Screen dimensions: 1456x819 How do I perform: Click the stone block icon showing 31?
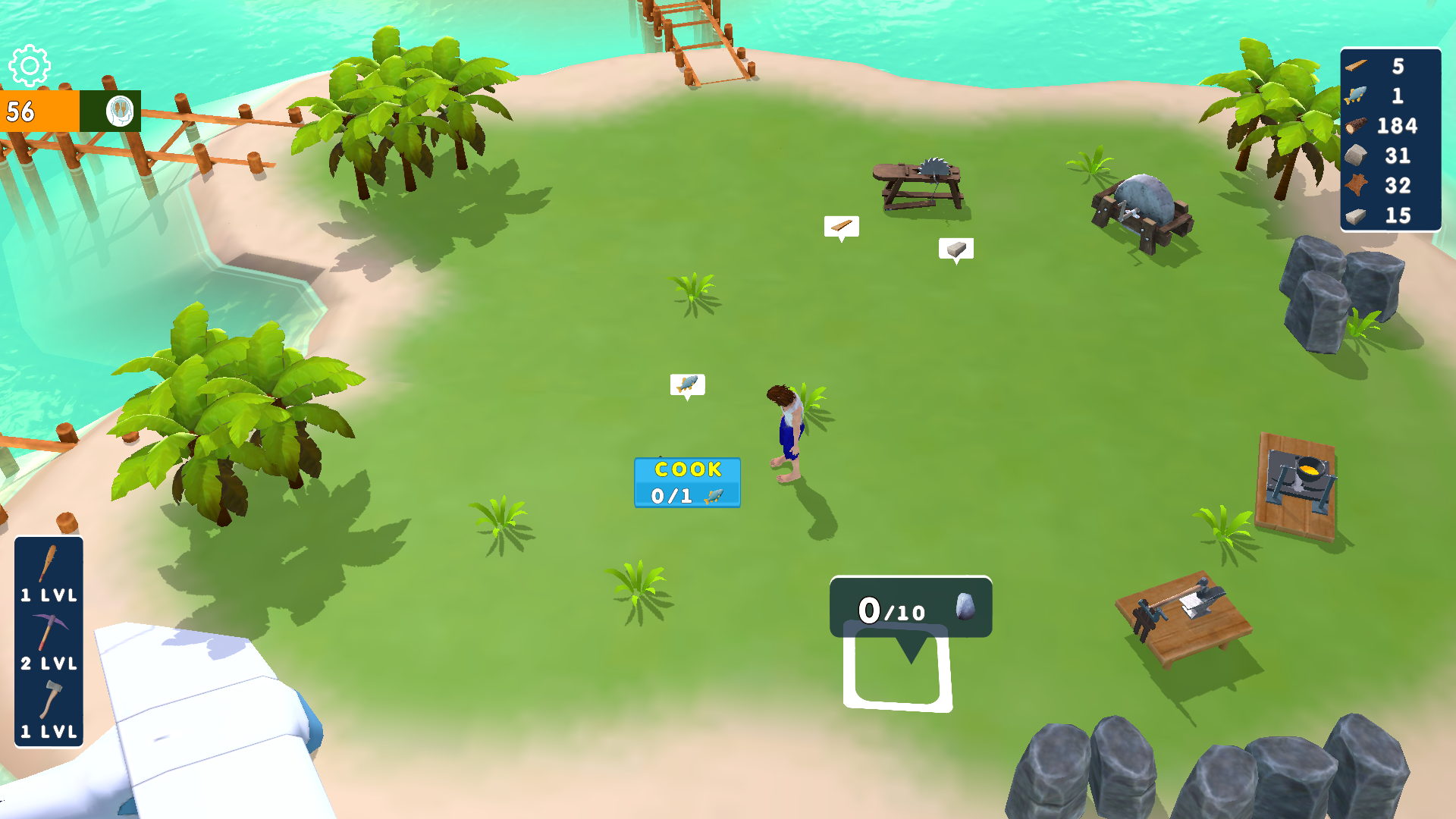click(1357, 156)
